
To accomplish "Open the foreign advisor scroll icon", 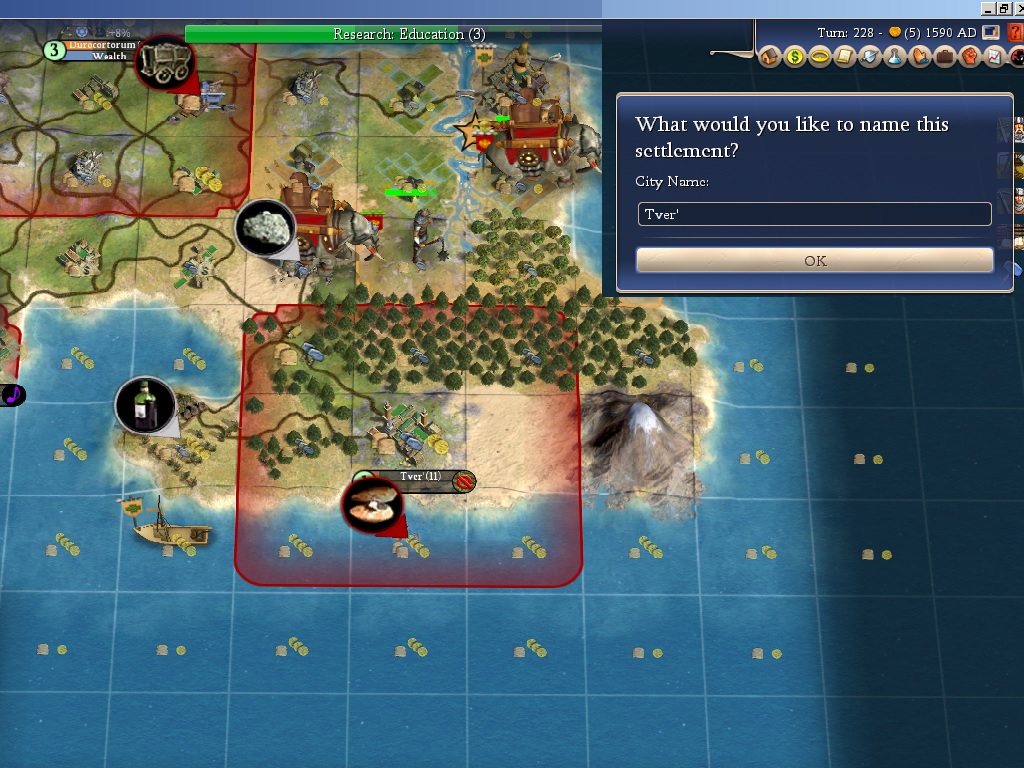I will point(845,57).
